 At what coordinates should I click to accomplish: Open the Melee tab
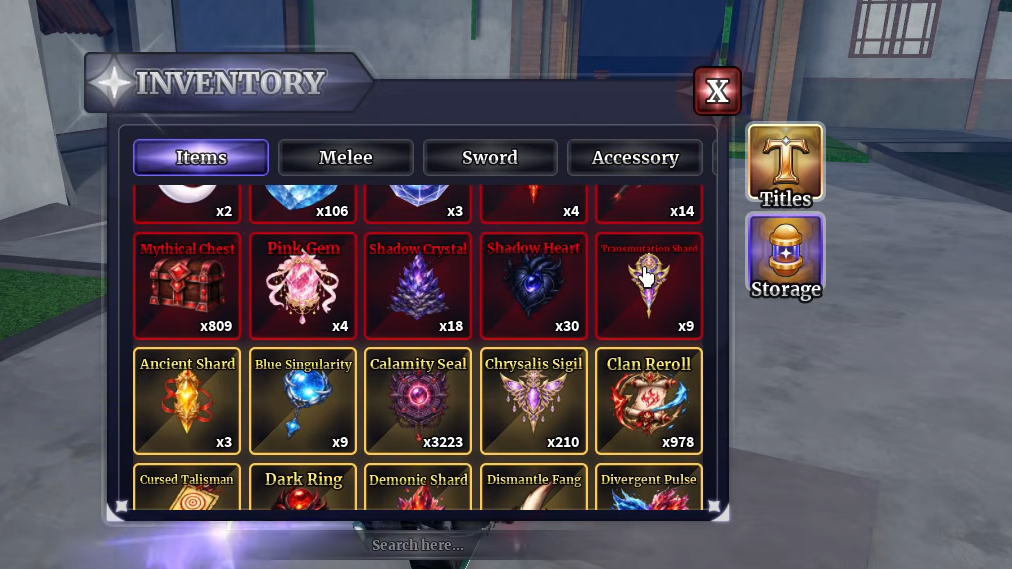[x=345, y=157]
